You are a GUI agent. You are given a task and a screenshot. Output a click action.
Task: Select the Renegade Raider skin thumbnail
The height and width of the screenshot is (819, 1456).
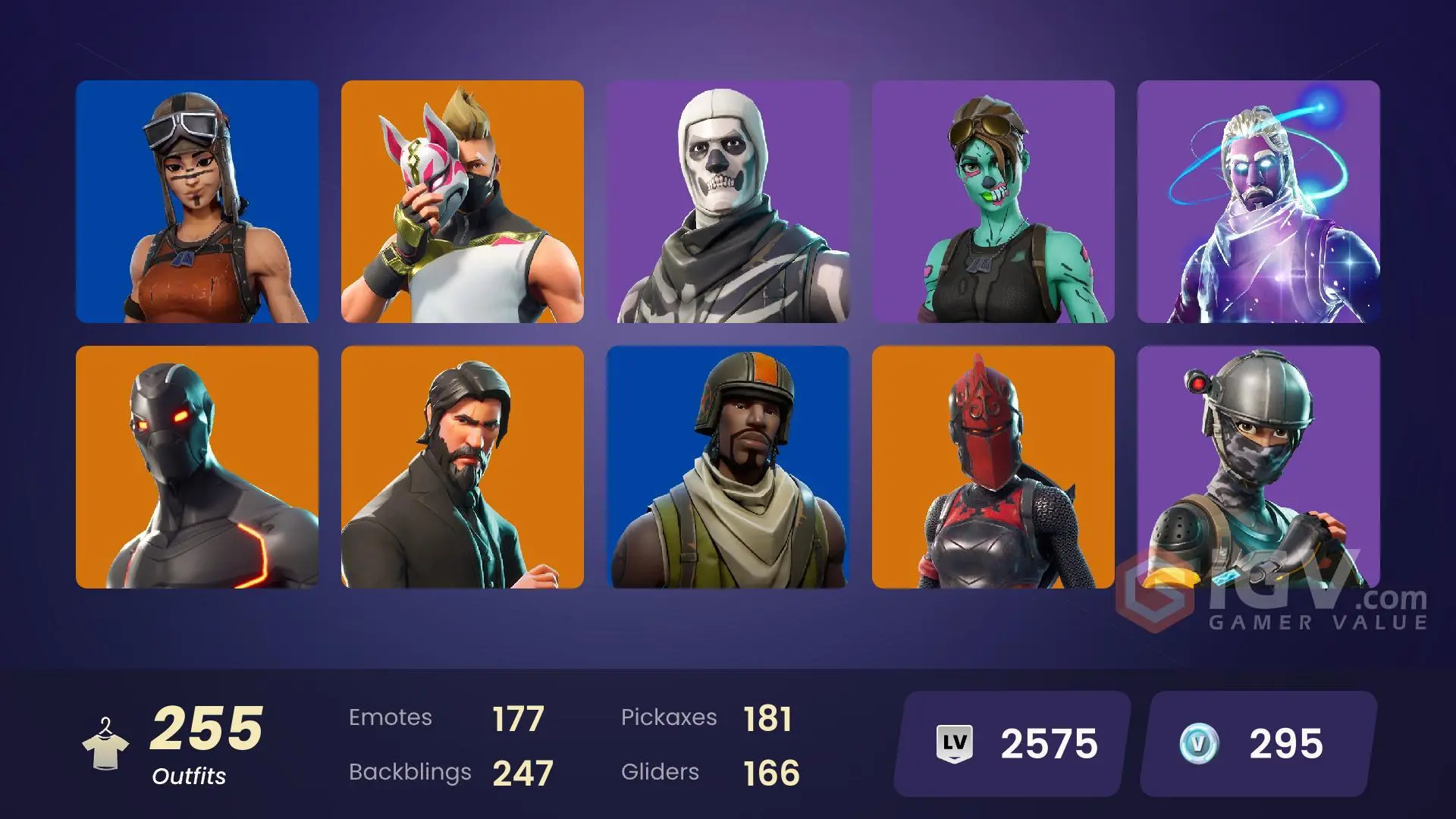click(197, 201)
